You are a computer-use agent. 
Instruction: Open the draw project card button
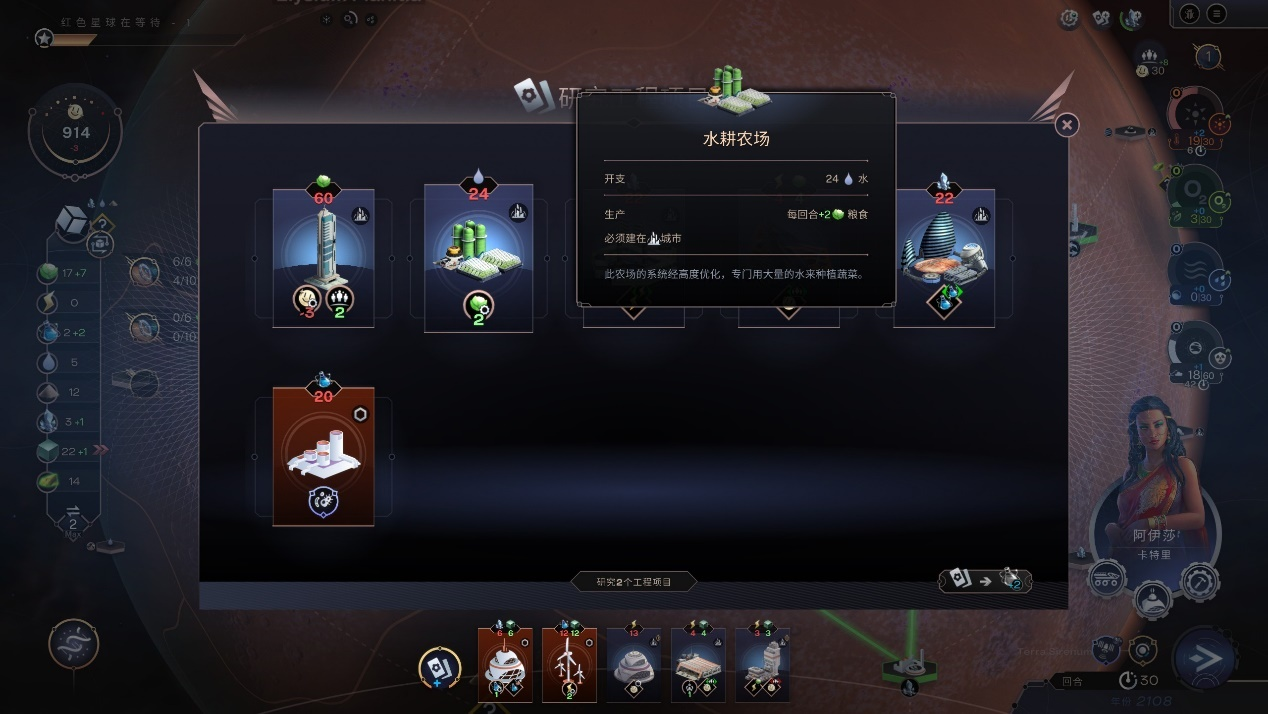point(439,667)
